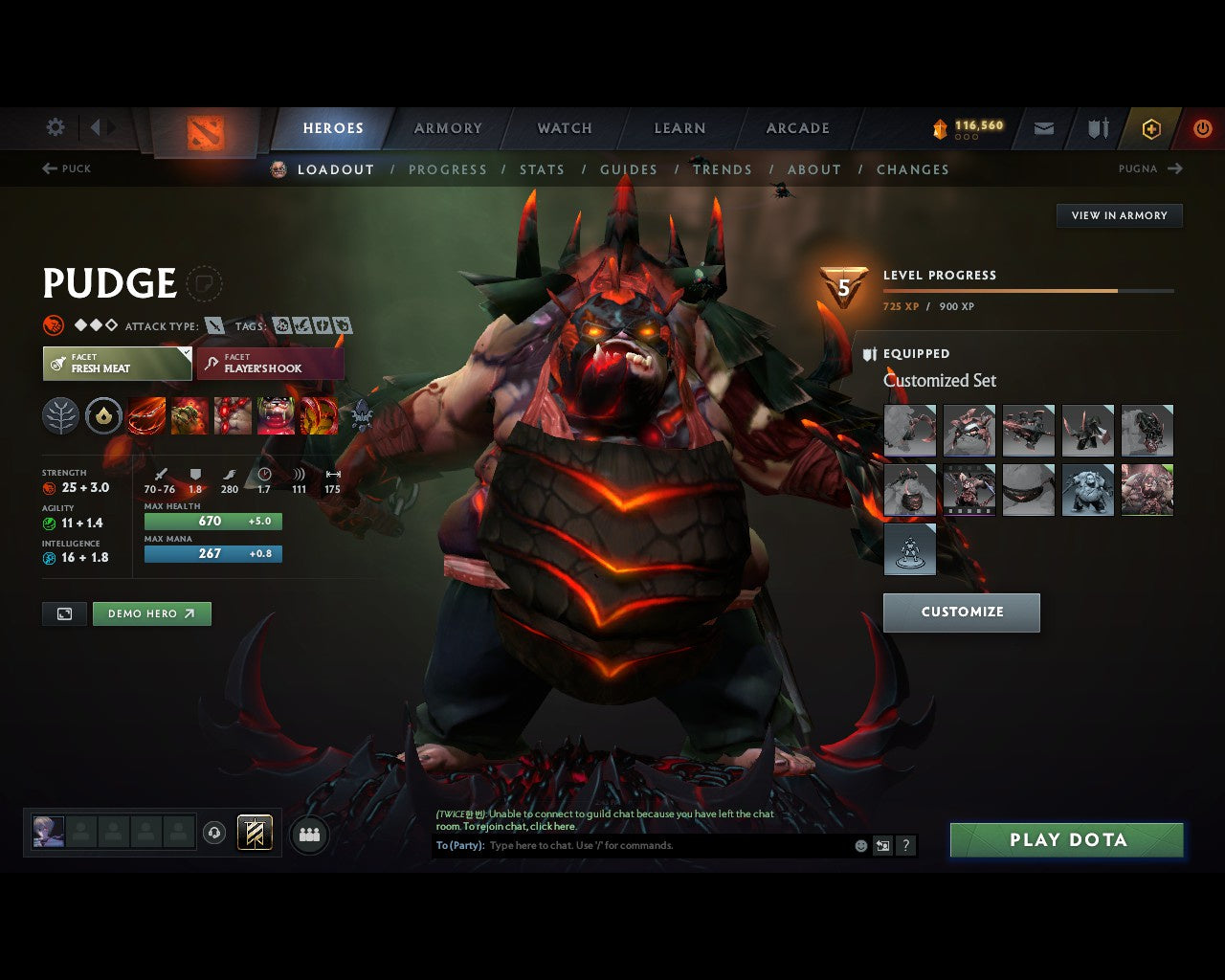Open the settings gear icon

click(56, 127)
